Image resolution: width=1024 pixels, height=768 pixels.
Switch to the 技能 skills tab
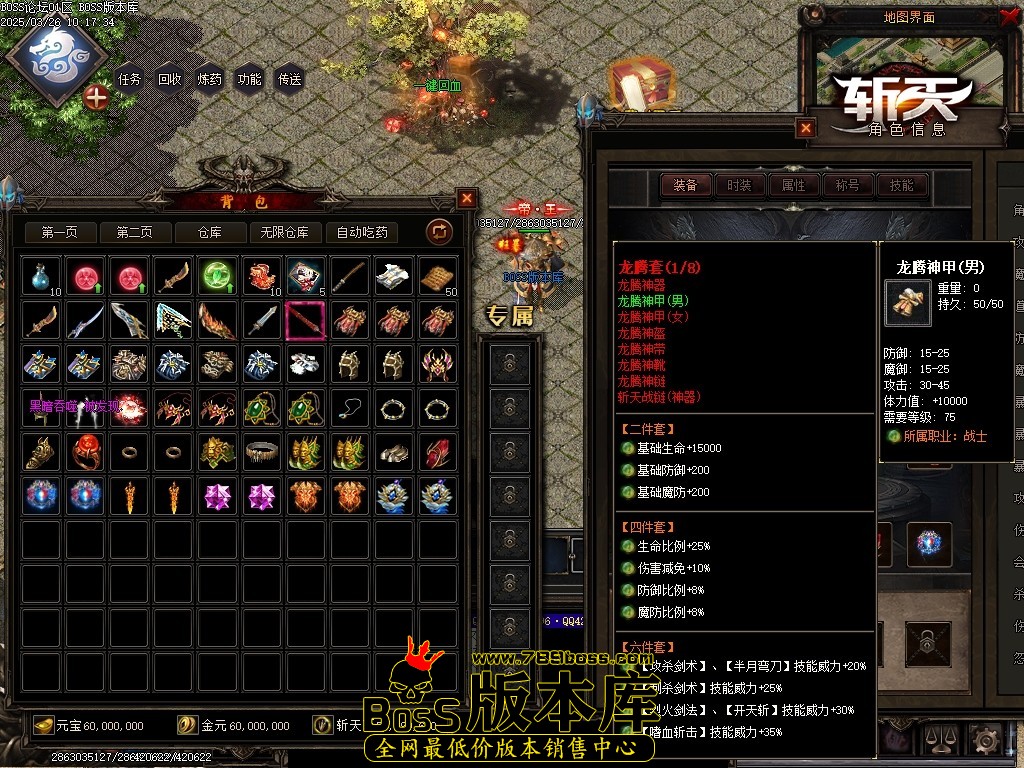pyautogui.click(x=901, y=185)
